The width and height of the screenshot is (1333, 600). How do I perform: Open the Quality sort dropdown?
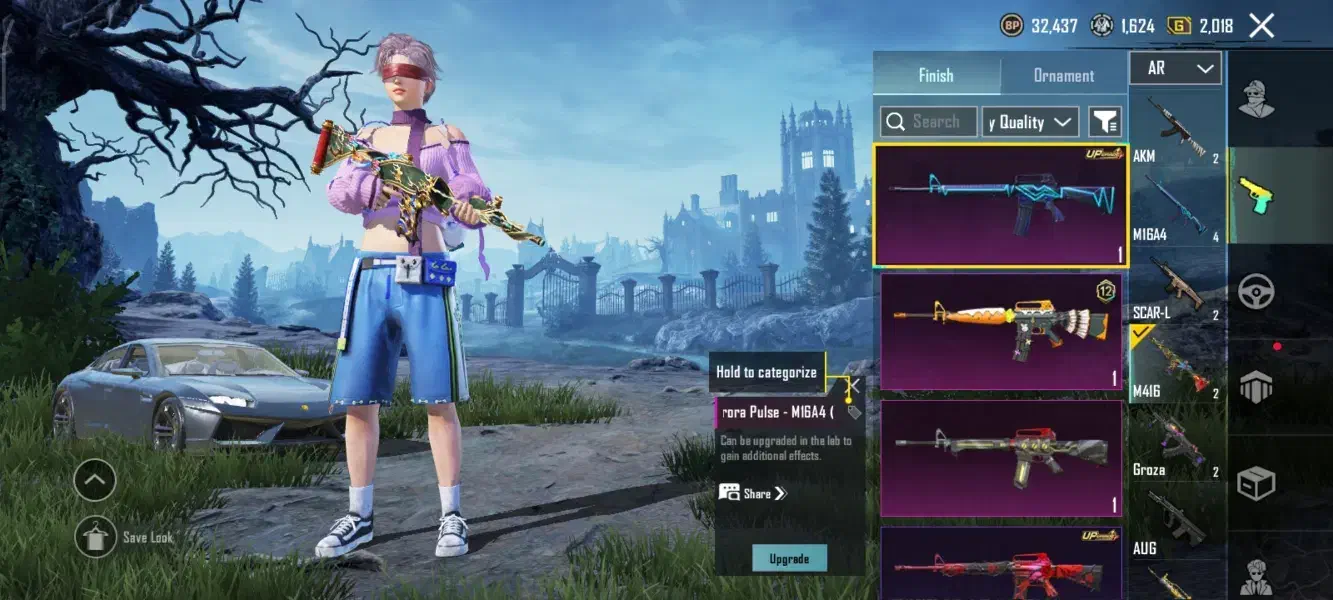pos(1030,122)
